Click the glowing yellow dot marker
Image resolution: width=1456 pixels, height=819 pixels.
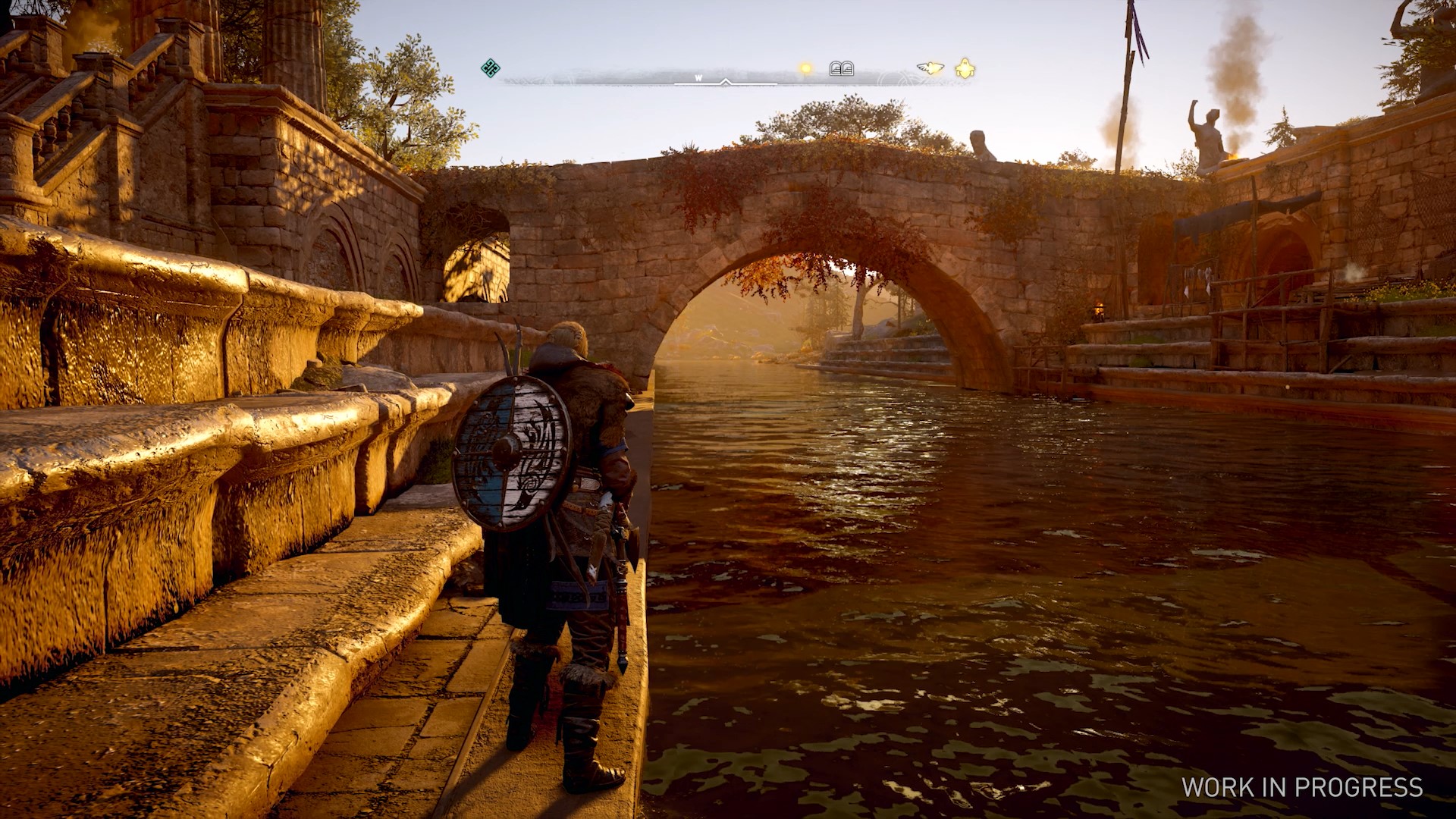click(x=805, y=69)
